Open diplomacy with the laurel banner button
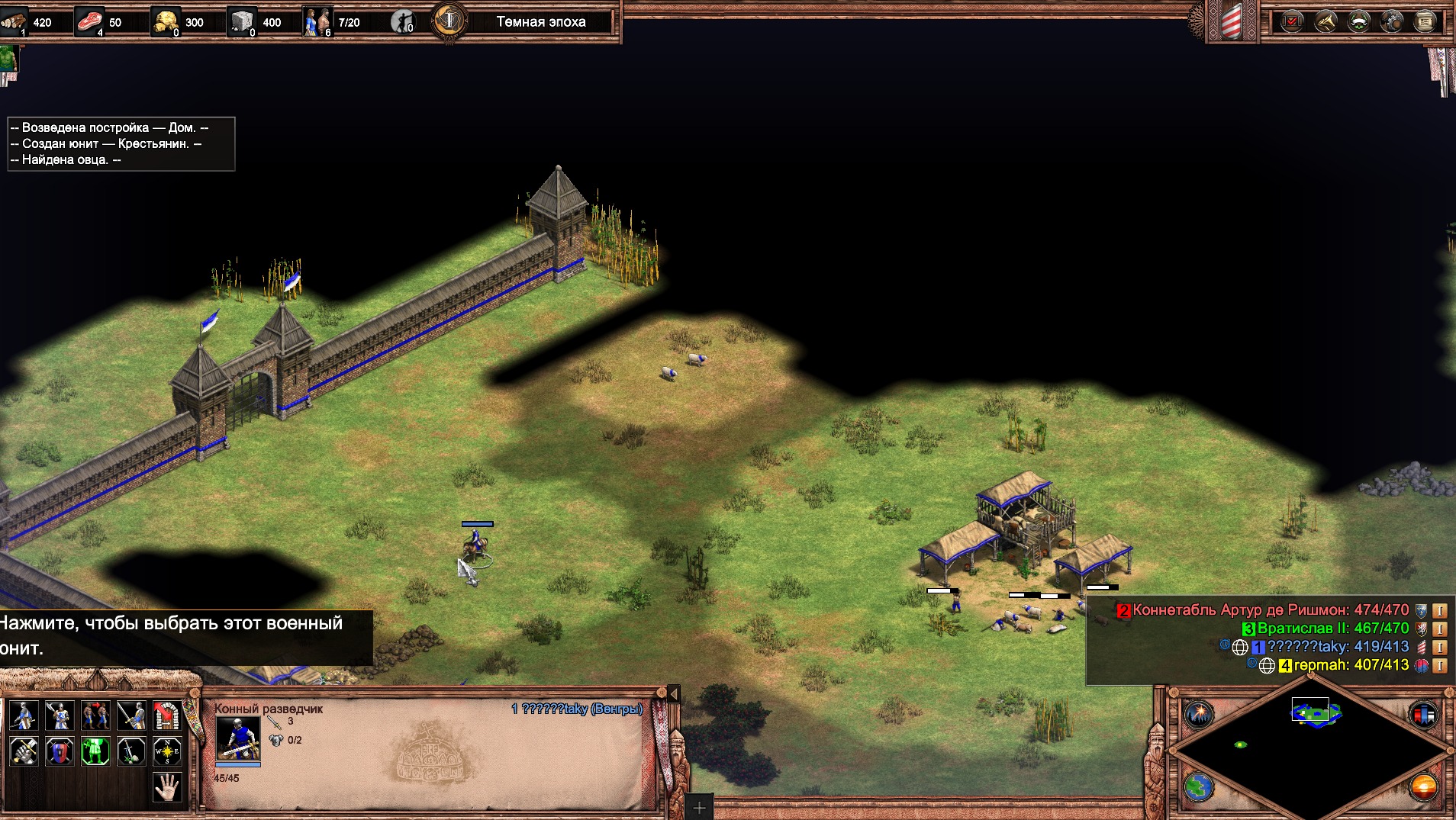Viewport: 1456px width, 820px height. pyautogui.click(x=1359, y=21)
